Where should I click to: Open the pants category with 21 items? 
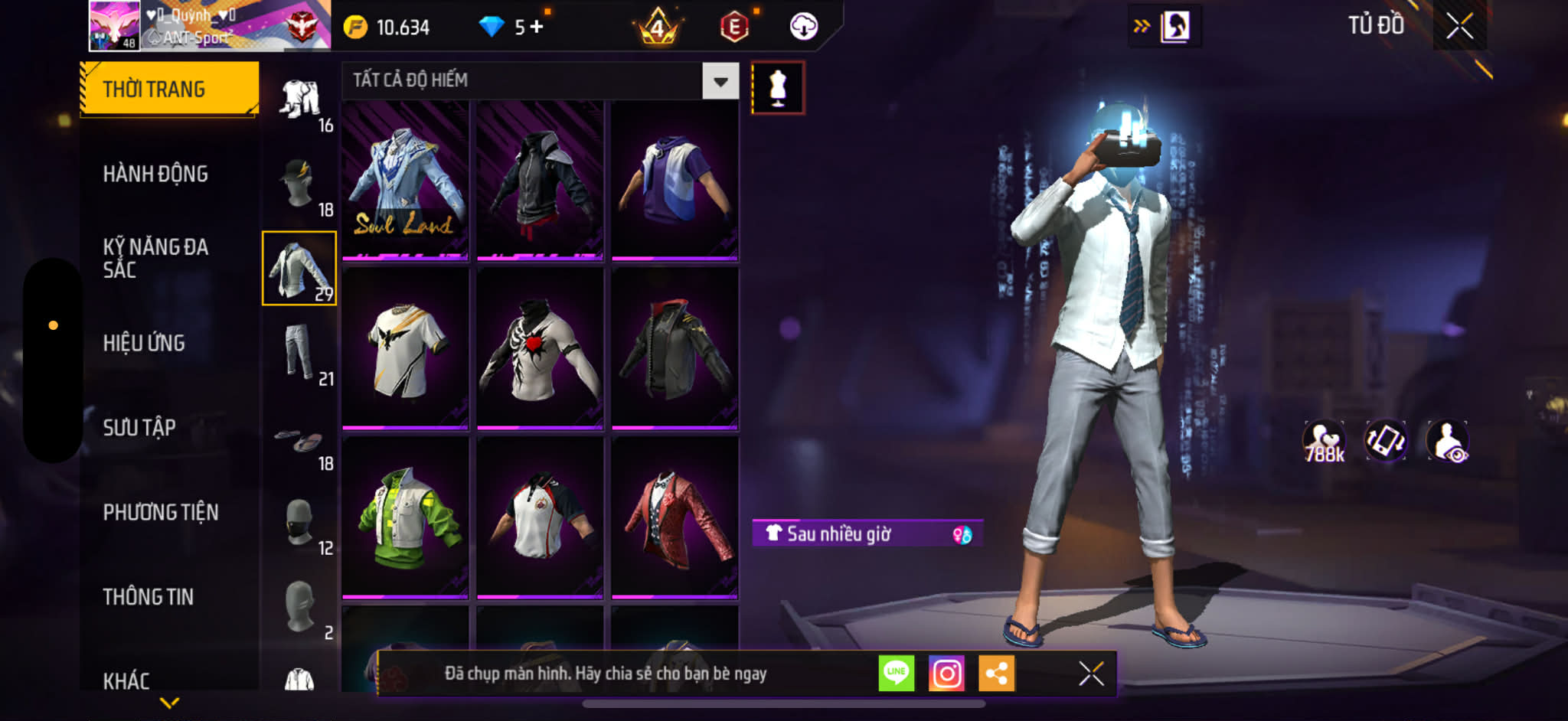click(299, 354)
